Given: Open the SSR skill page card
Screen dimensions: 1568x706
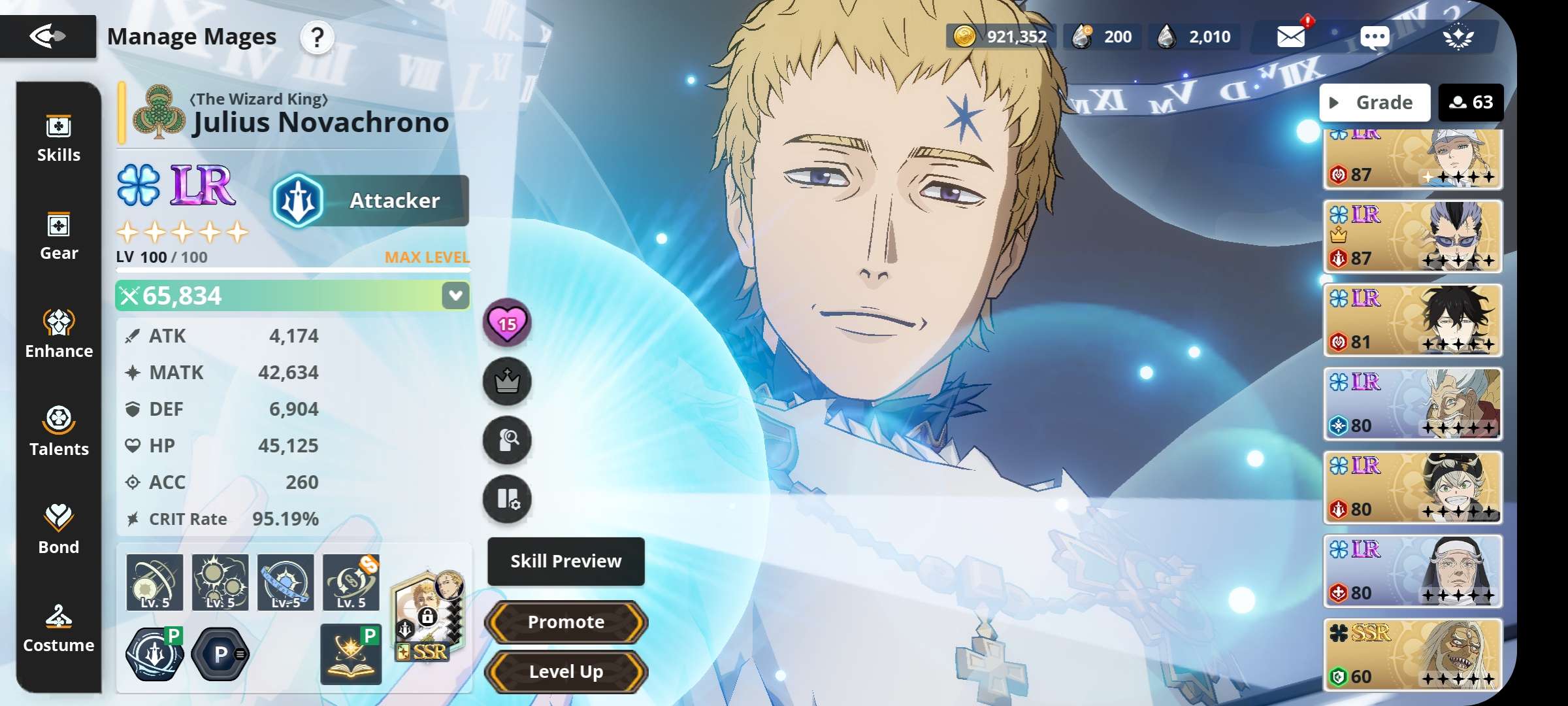Looking at the screenshot, I should [428, 616].
